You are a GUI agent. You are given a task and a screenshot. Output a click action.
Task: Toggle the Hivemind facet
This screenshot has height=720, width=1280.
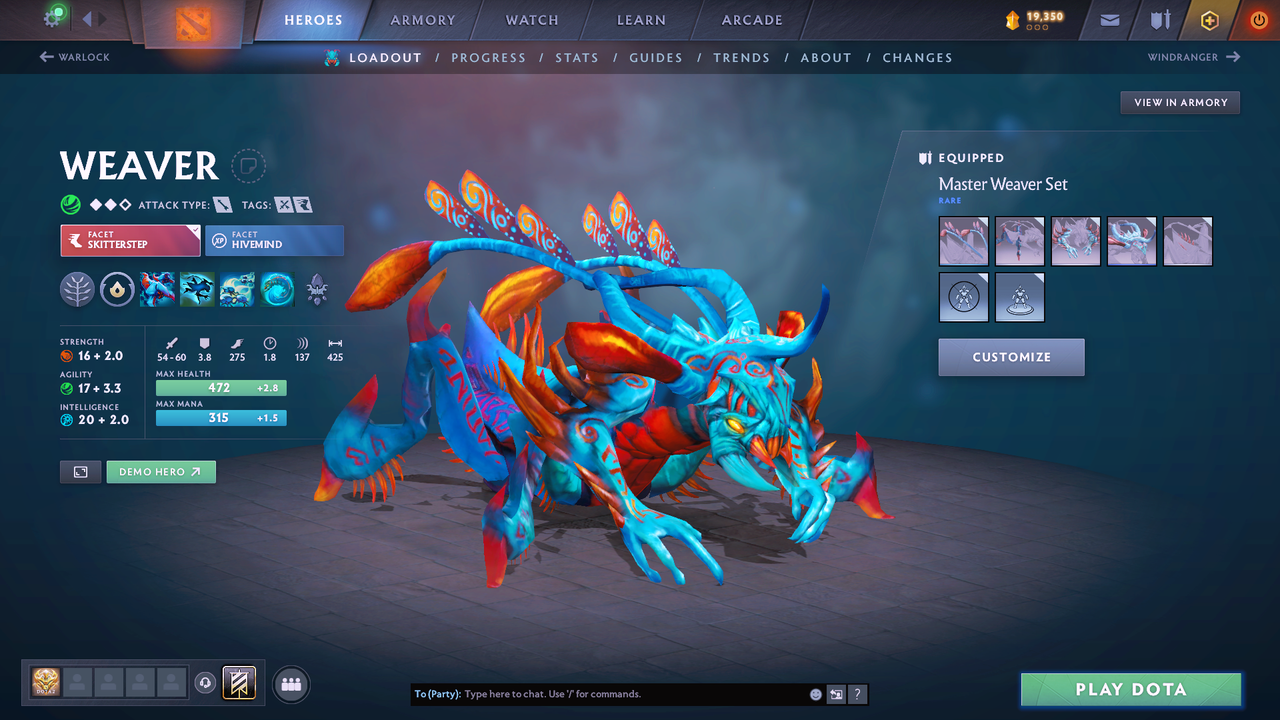point(274,240)
